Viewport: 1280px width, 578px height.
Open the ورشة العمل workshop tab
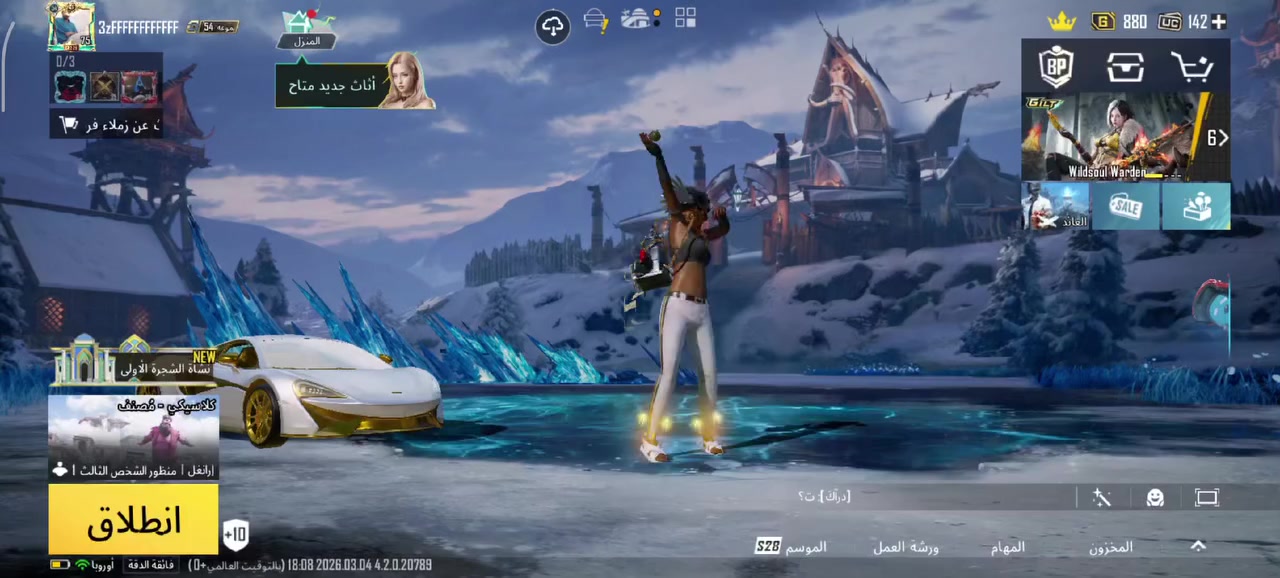click(x=905, y=547)
